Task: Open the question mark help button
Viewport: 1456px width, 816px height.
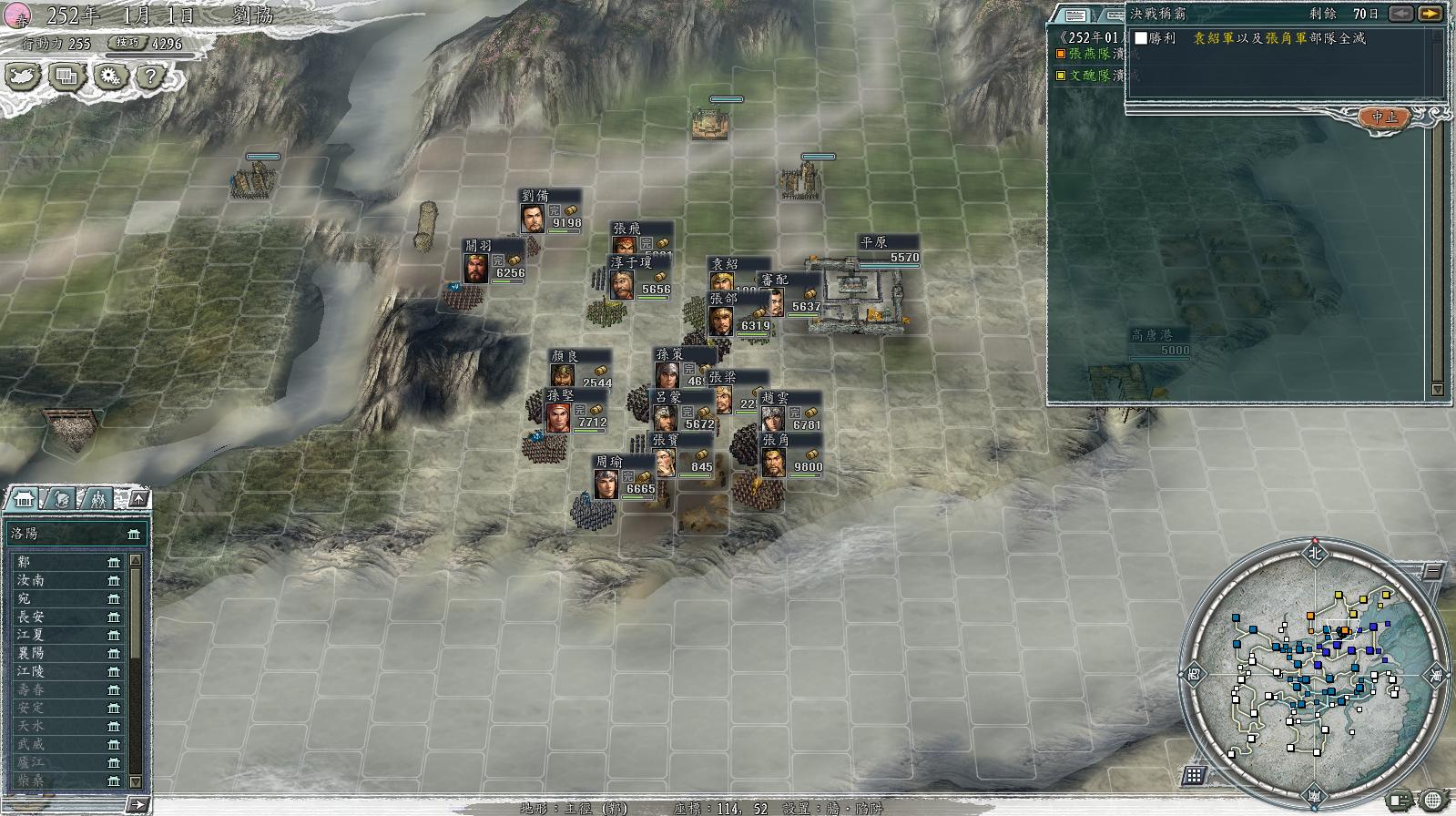Action: (149, 76)
